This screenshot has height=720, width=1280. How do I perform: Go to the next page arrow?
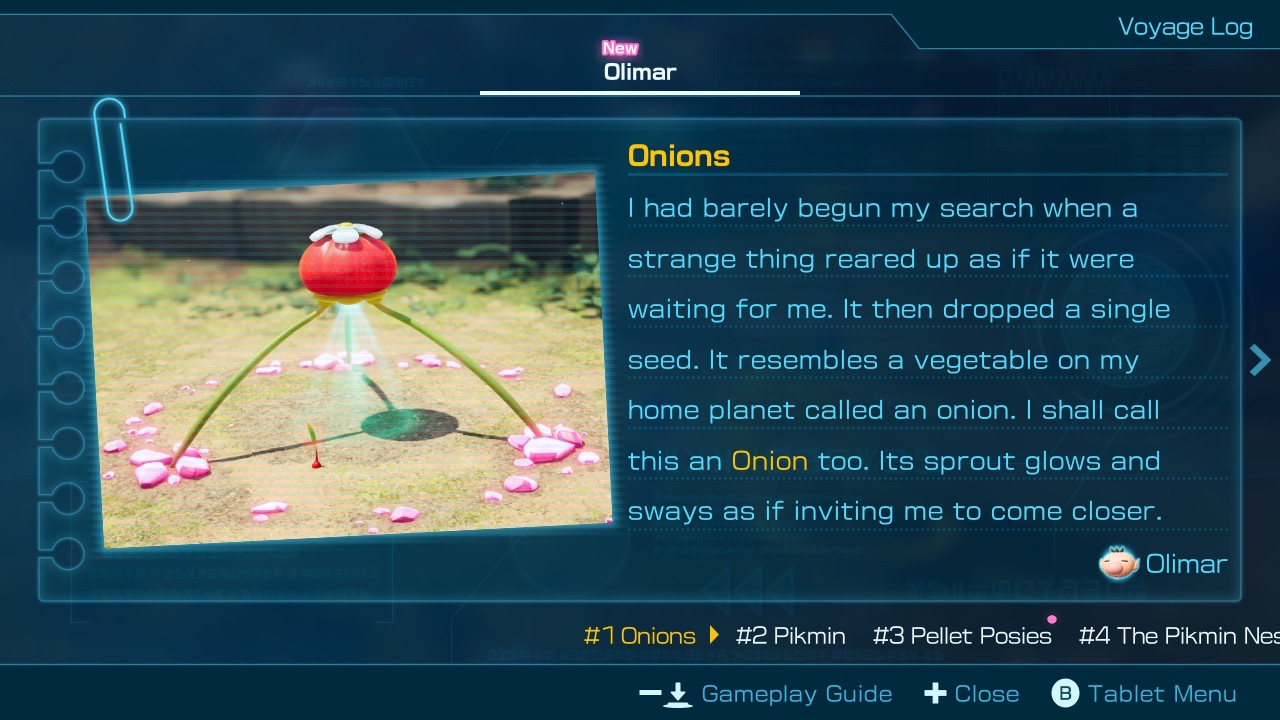pos(1259,360)
